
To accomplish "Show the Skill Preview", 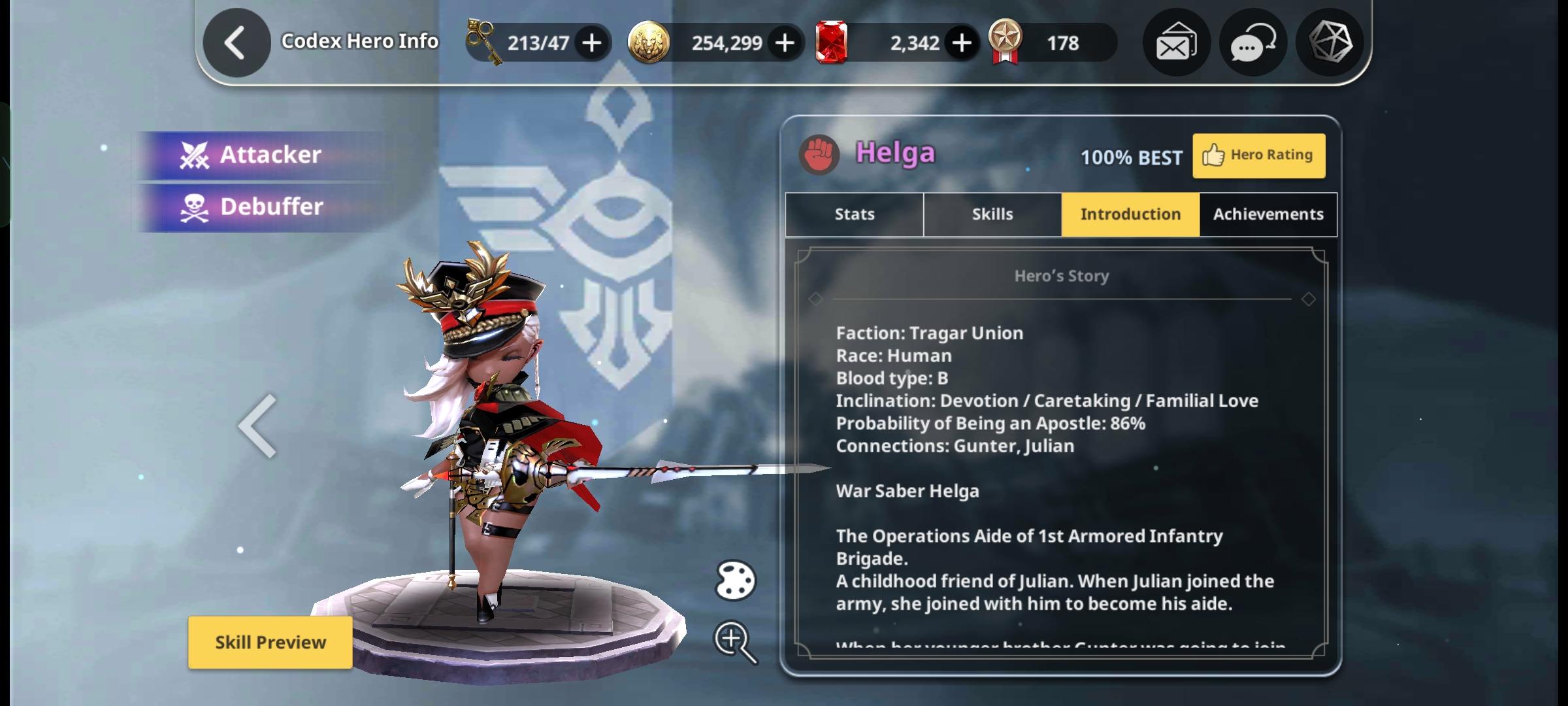I will [270, 643].
